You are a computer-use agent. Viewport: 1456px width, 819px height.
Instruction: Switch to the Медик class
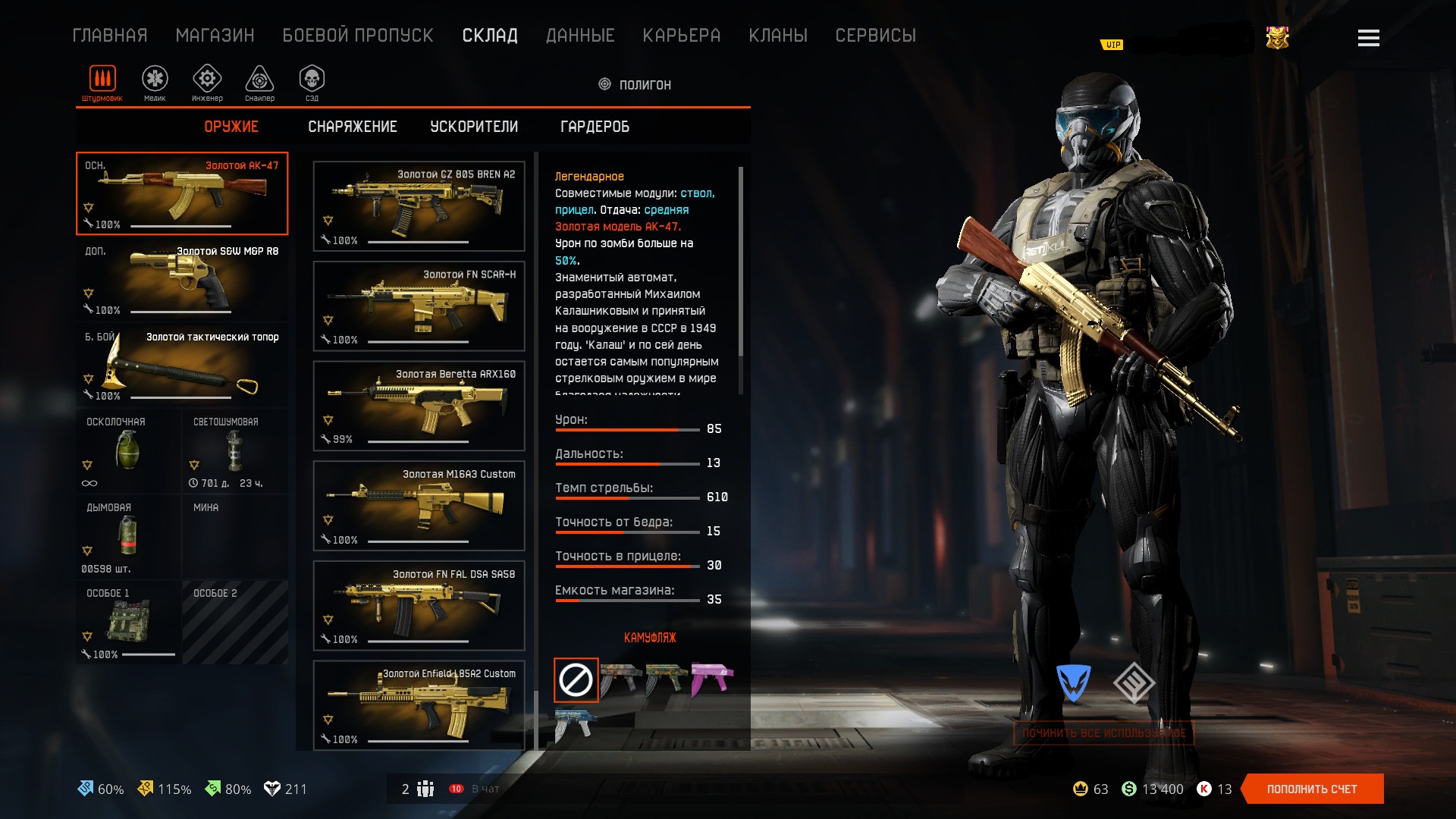155,82
